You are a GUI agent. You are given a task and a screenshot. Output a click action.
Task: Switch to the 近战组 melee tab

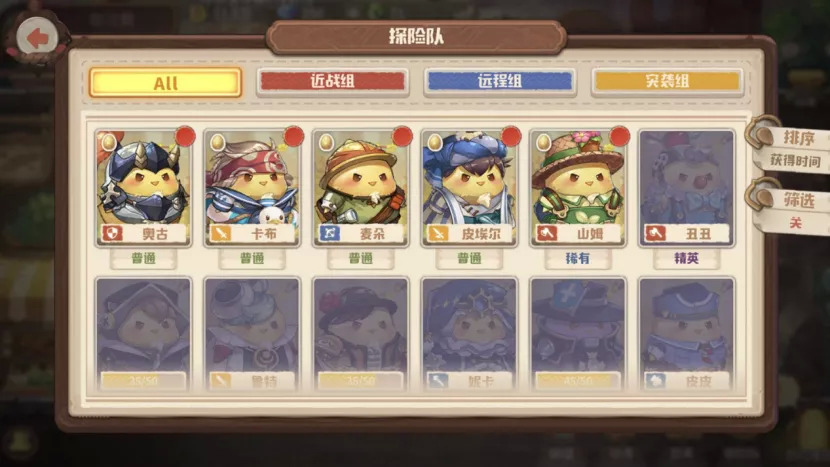tap(332, 82)
